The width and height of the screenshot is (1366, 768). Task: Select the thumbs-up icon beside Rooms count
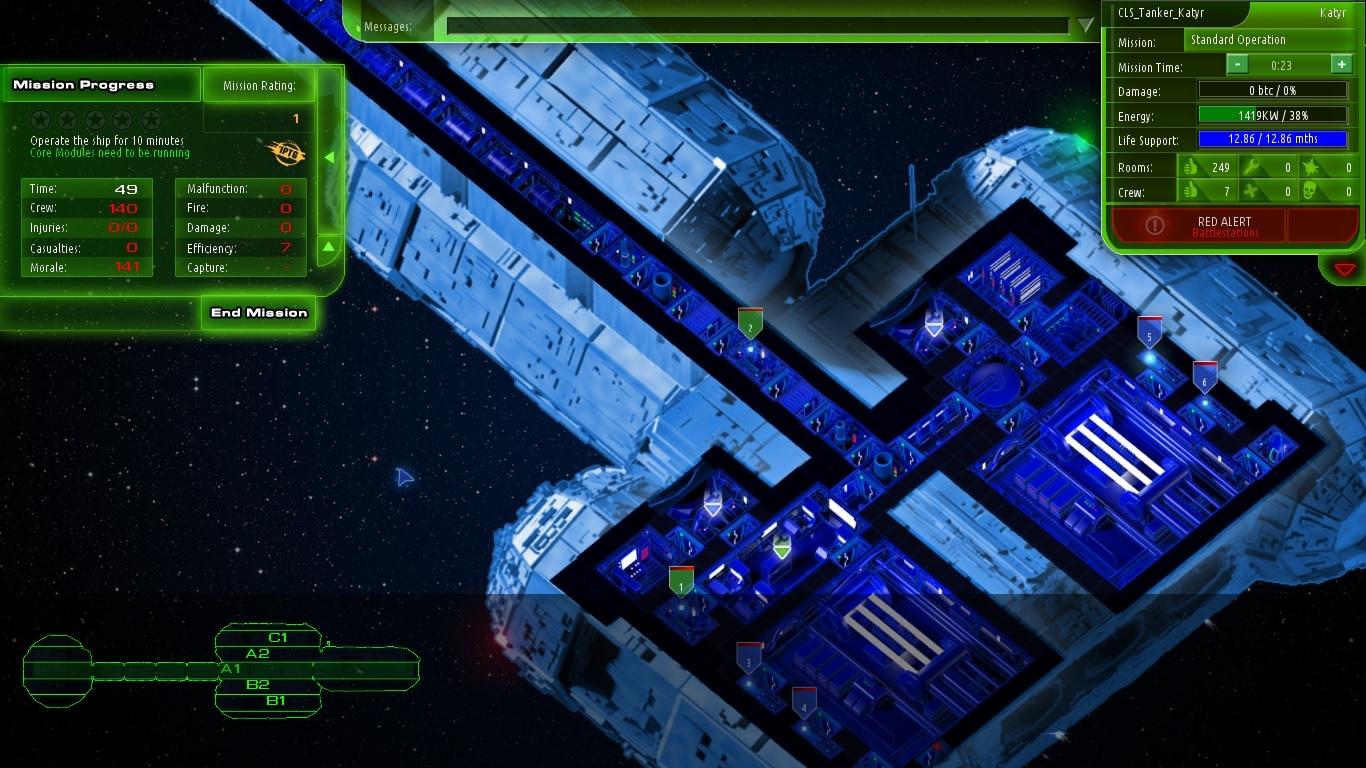click(1192, 168)
